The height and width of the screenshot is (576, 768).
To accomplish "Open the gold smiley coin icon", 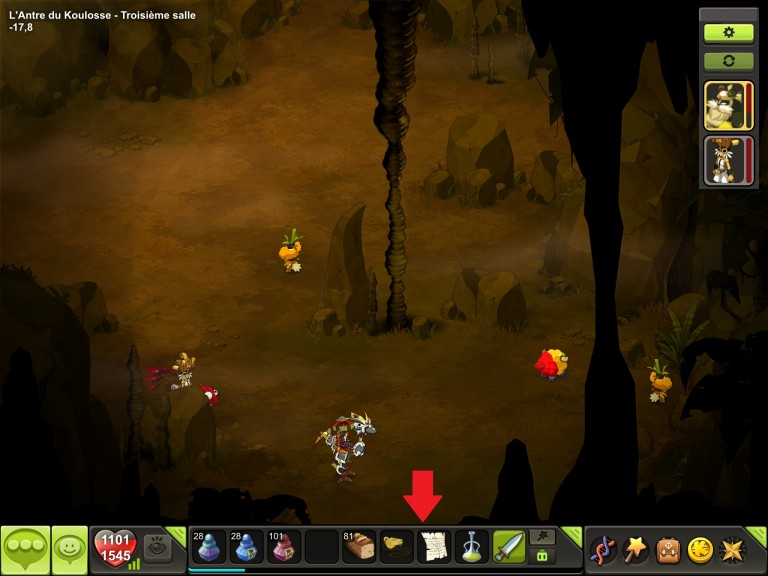I will 700,549.
